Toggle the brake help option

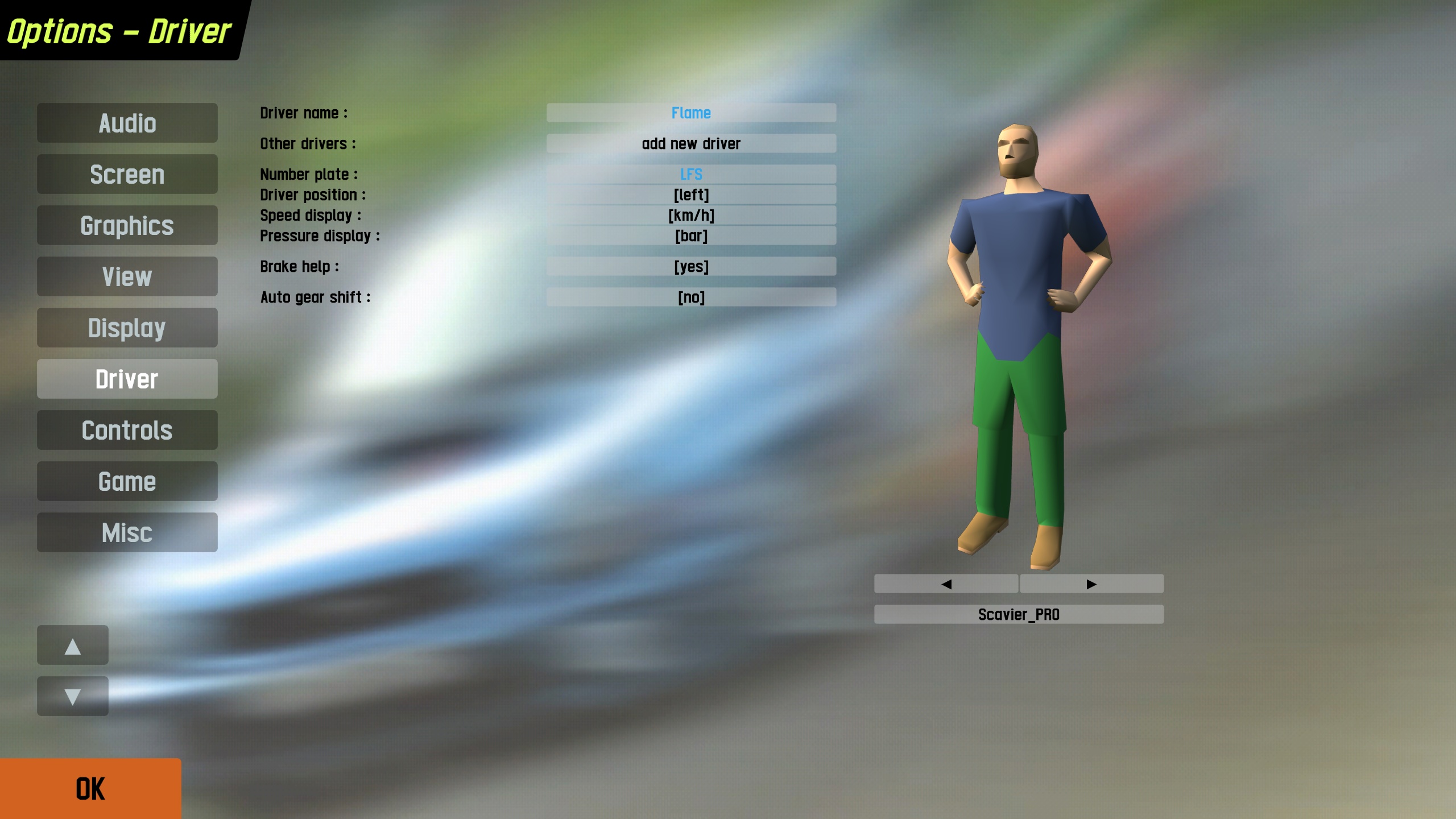(691, 266)
